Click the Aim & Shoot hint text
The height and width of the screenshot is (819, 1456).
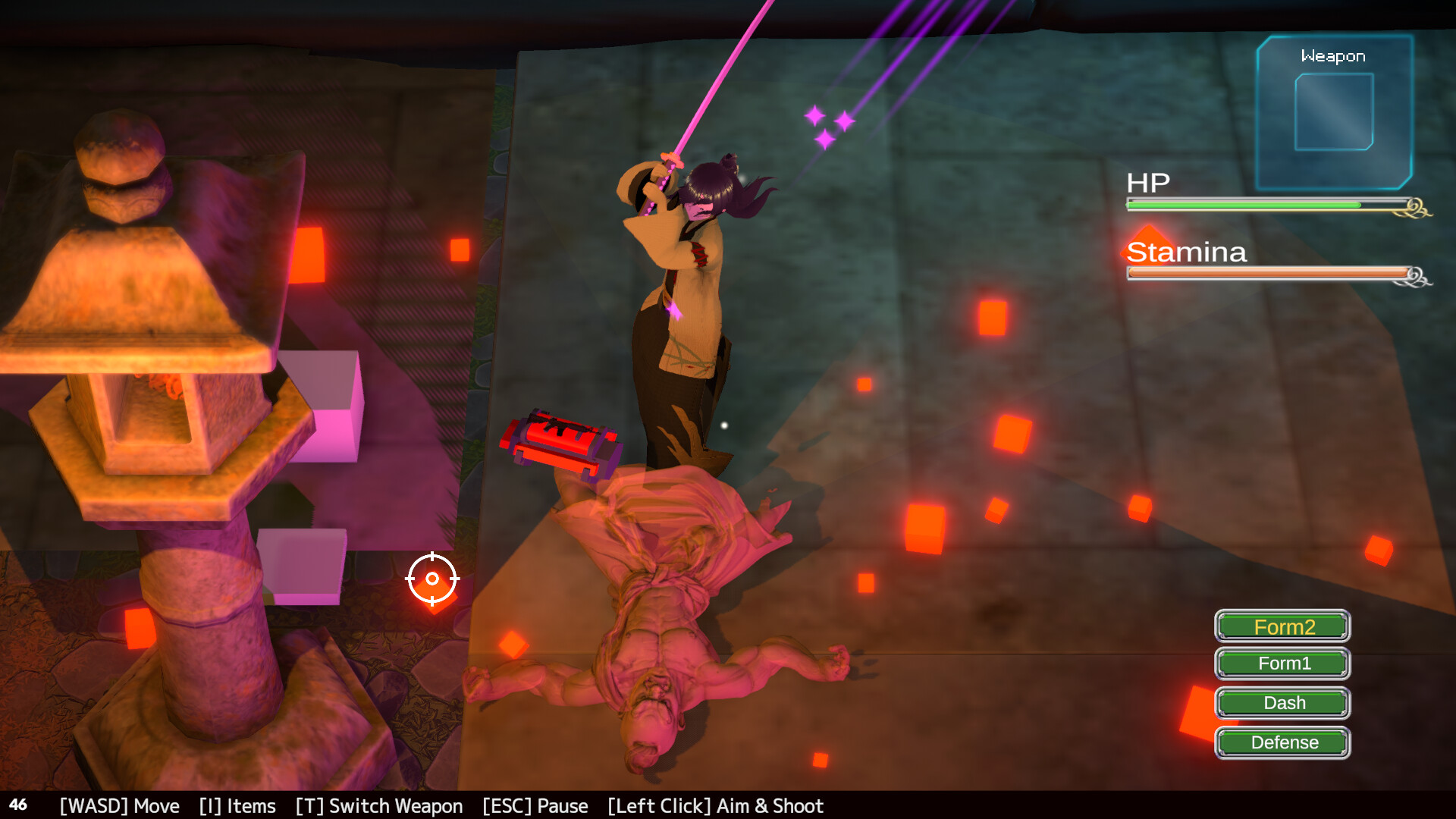point(715,806)
